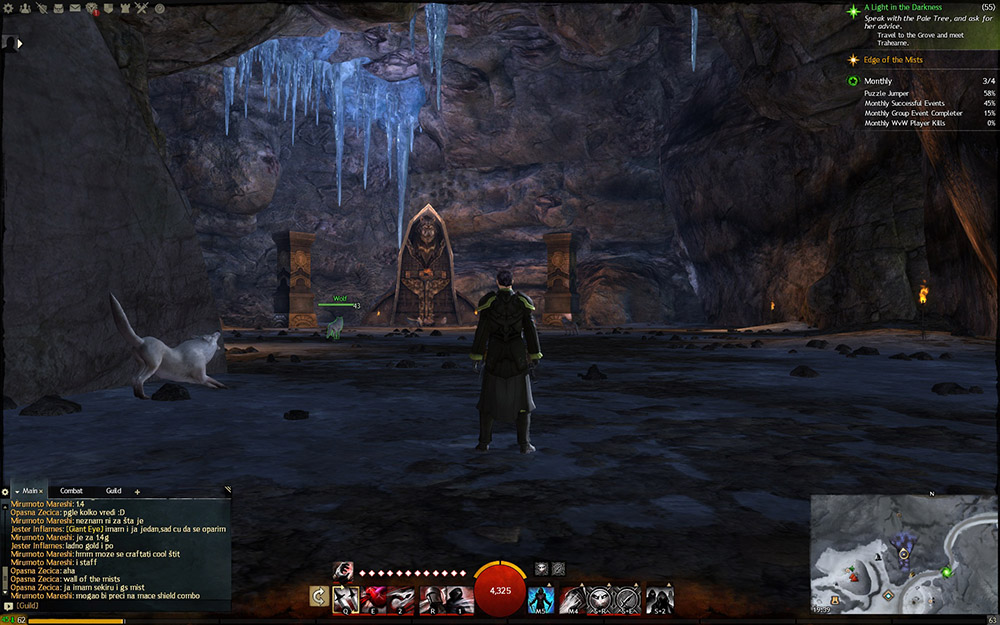Open the game menu gear icon
Viewport: 1000px width, 625px height.
8,8
